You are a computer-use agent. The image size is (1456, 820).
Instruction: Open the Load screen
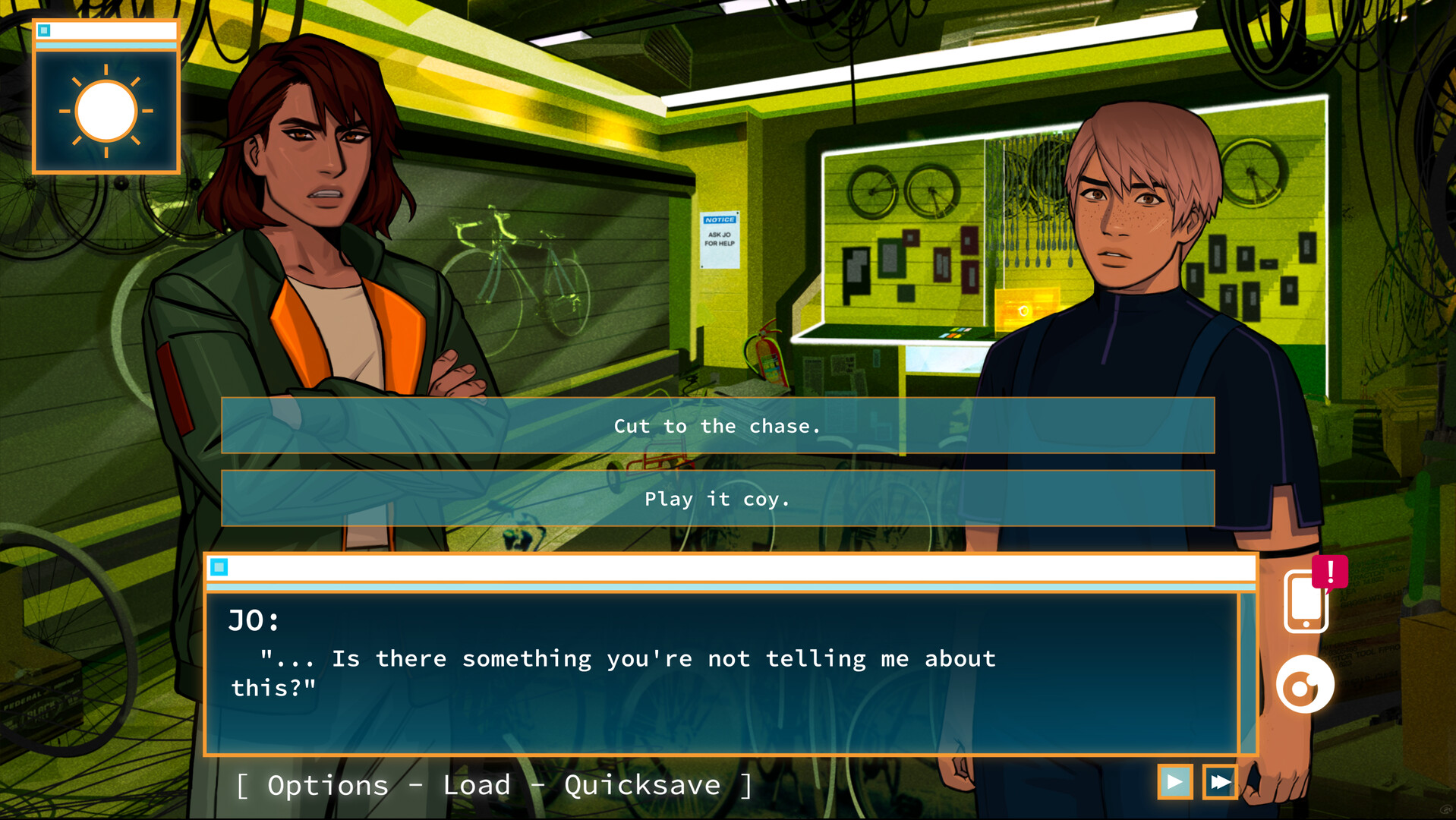coord(477,784)
